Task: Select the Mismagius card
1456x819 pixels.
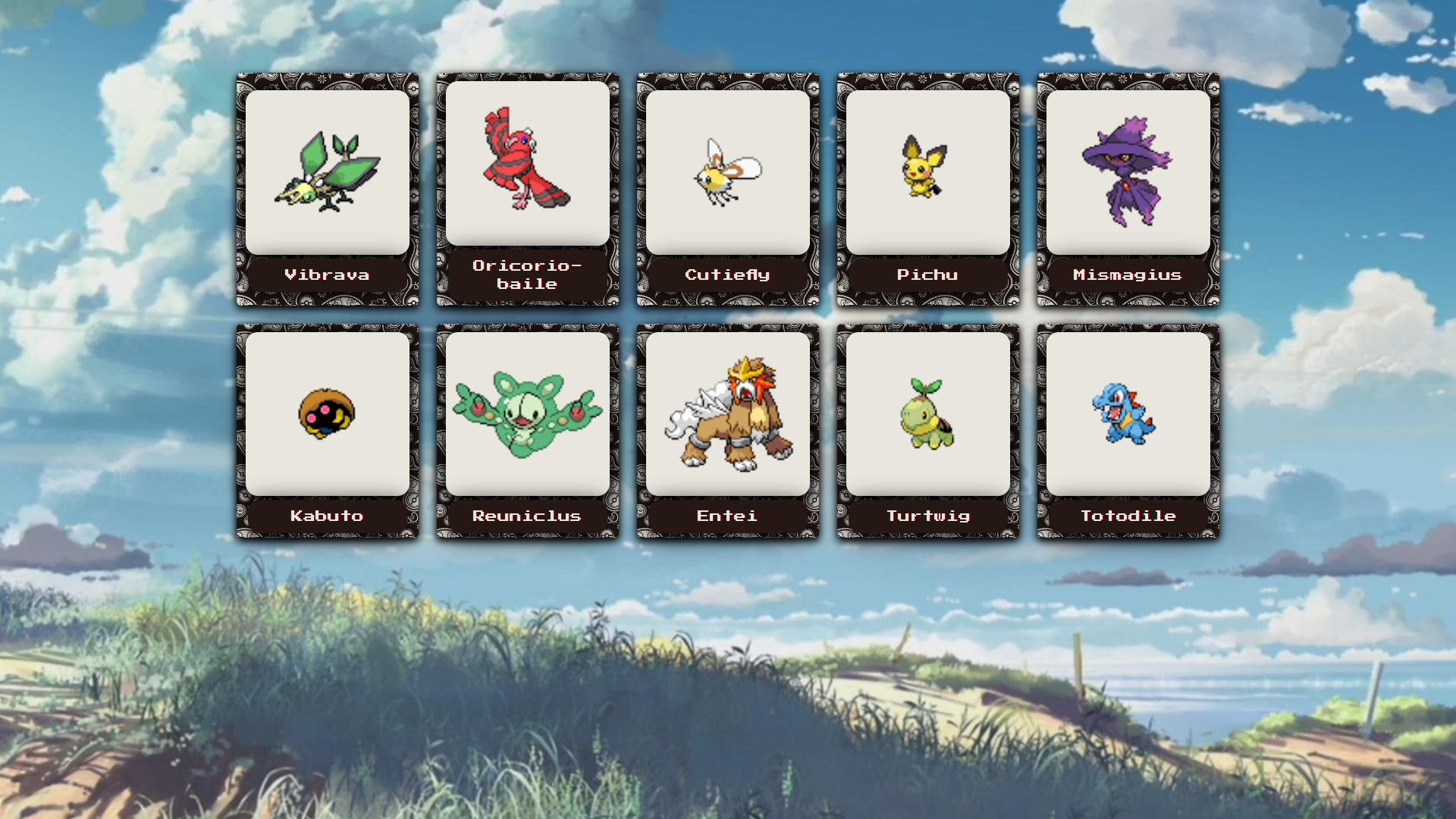Action: click(x=1128, y=190)
